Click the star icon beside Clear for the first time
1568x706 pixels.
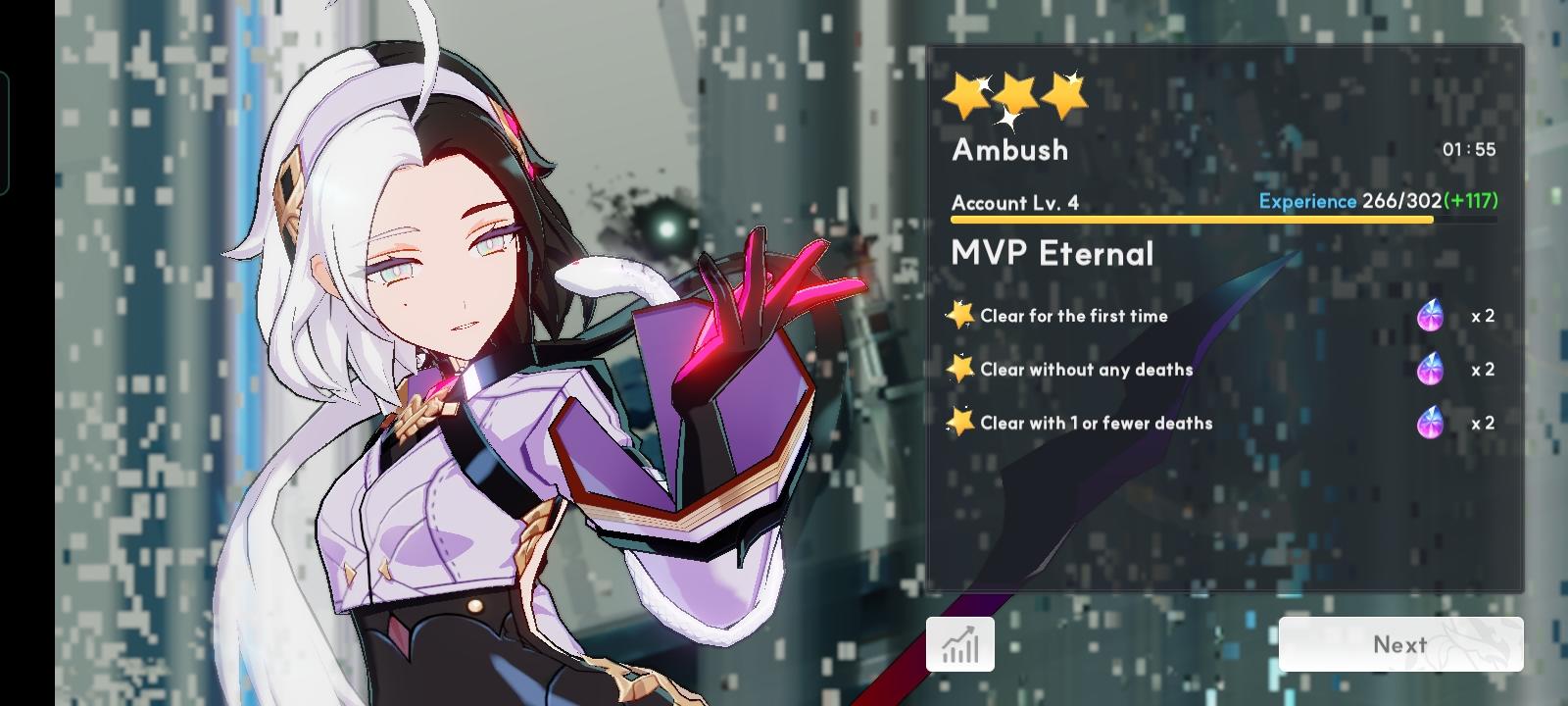tap(961, 314)
